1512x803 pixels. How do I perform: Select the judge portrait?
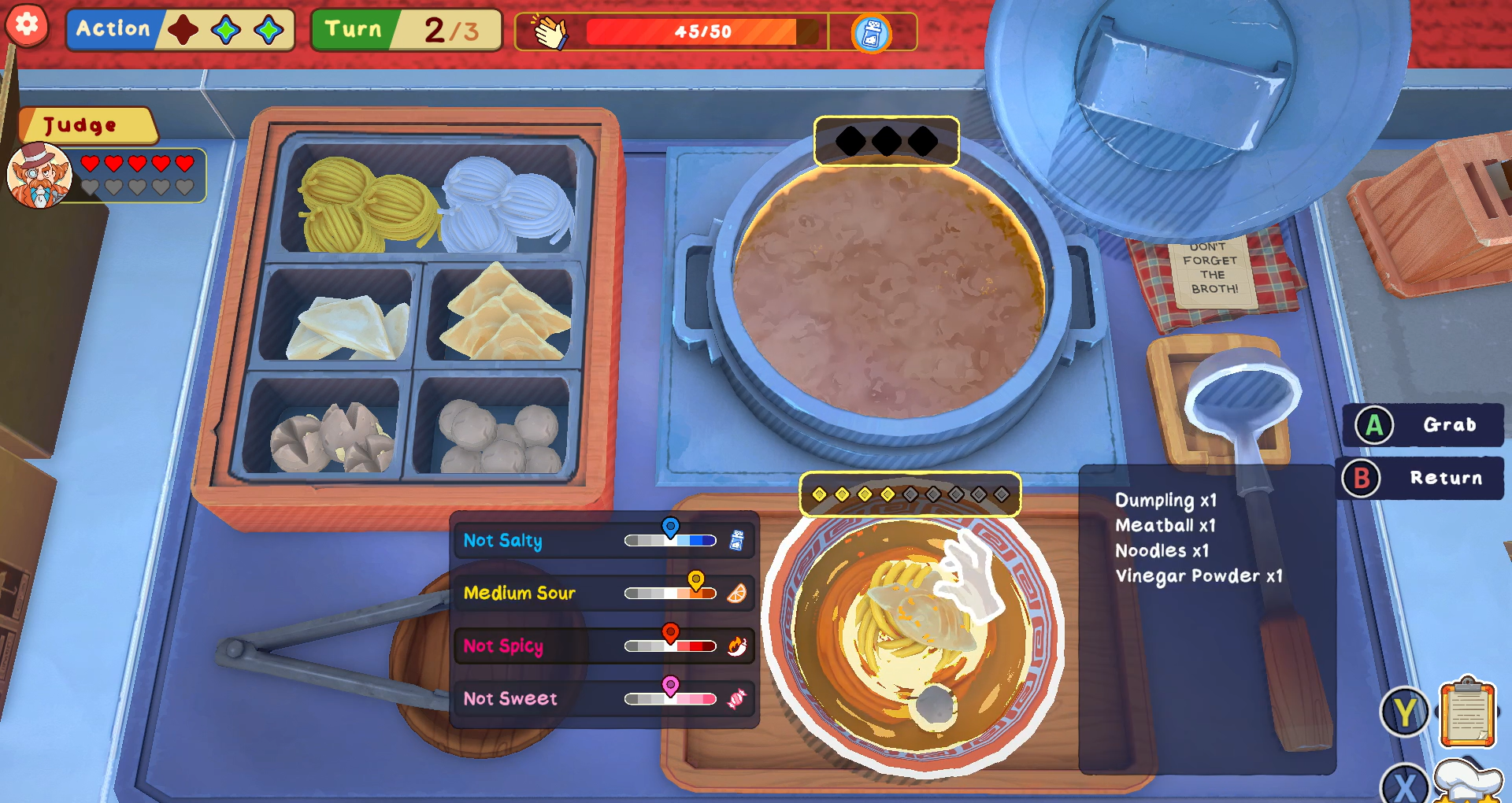click(x=39, y=176)
